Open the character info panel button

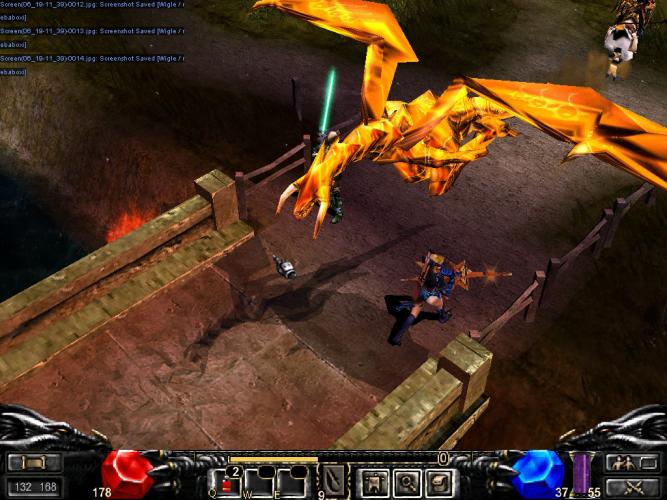374,483
